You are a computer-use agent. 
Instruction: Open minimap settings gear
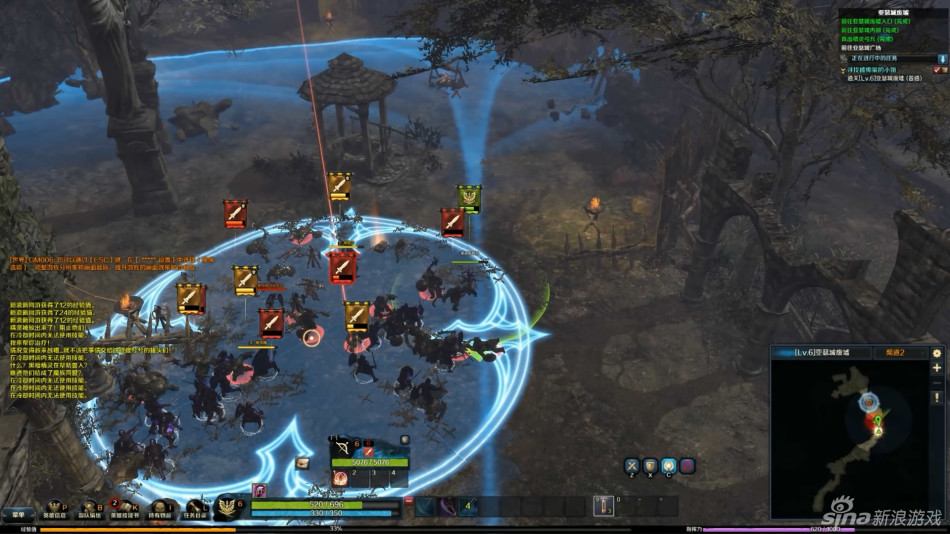click(x=937, y=353)
